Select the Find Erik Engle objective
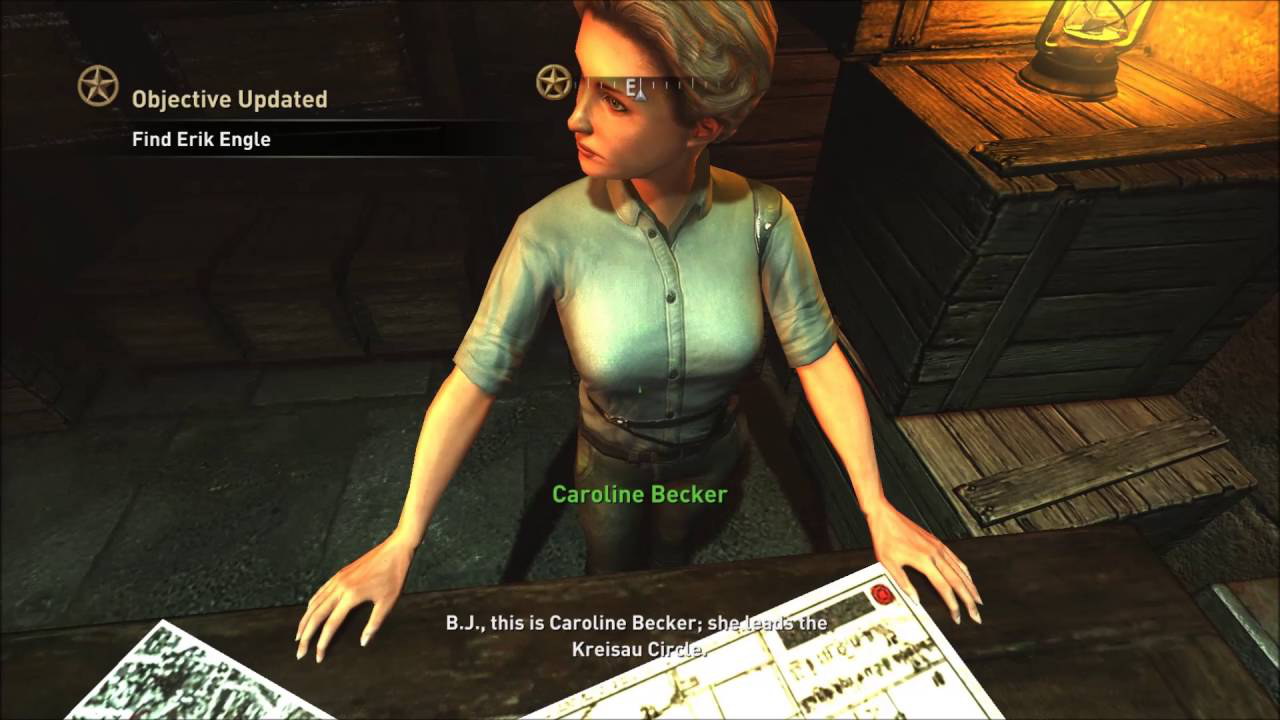Screen dimensions: 1280x720 click(201, 140)
